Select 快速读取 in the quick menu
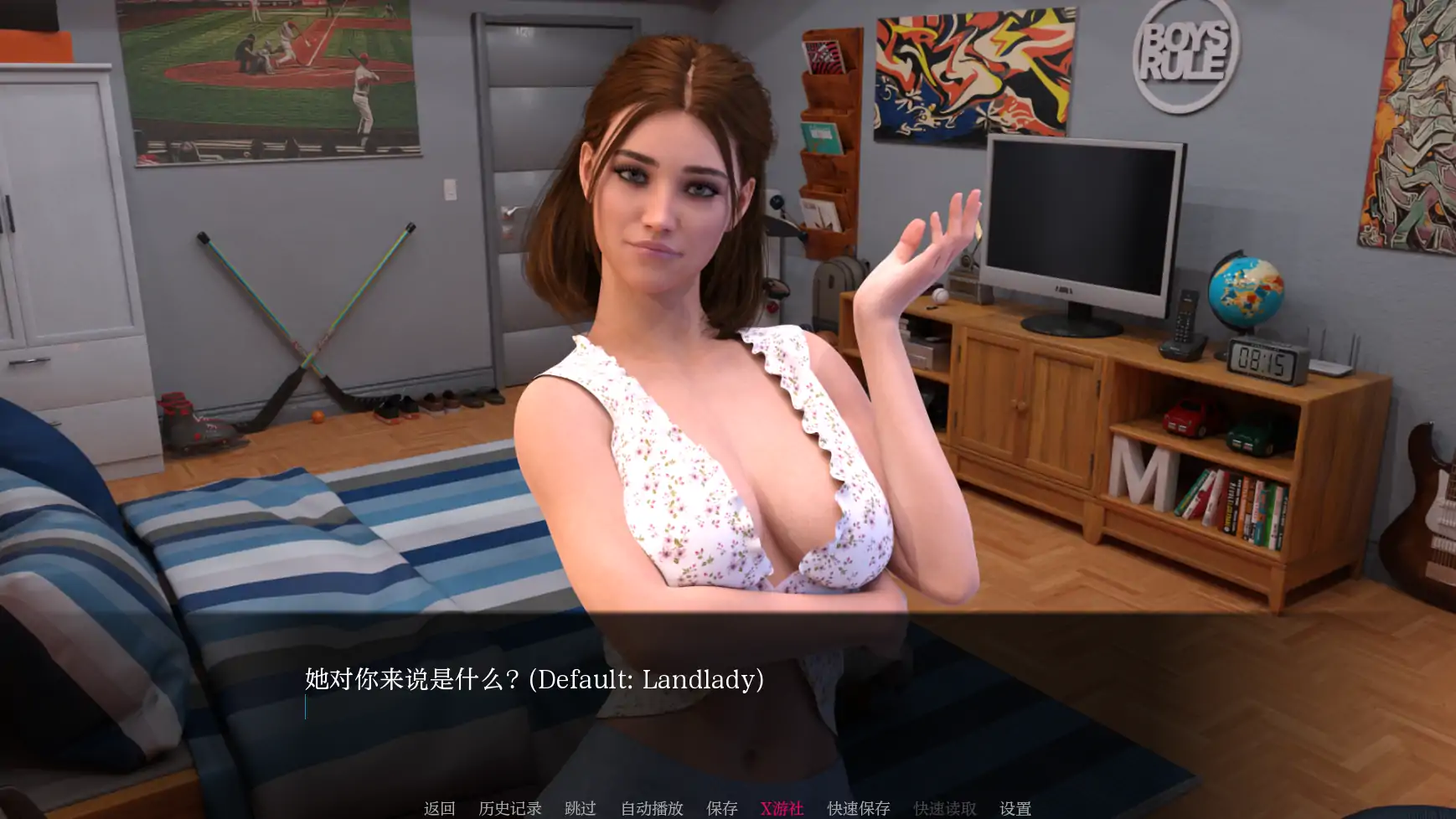This screenshot has width=1456, height=819. 945,808
